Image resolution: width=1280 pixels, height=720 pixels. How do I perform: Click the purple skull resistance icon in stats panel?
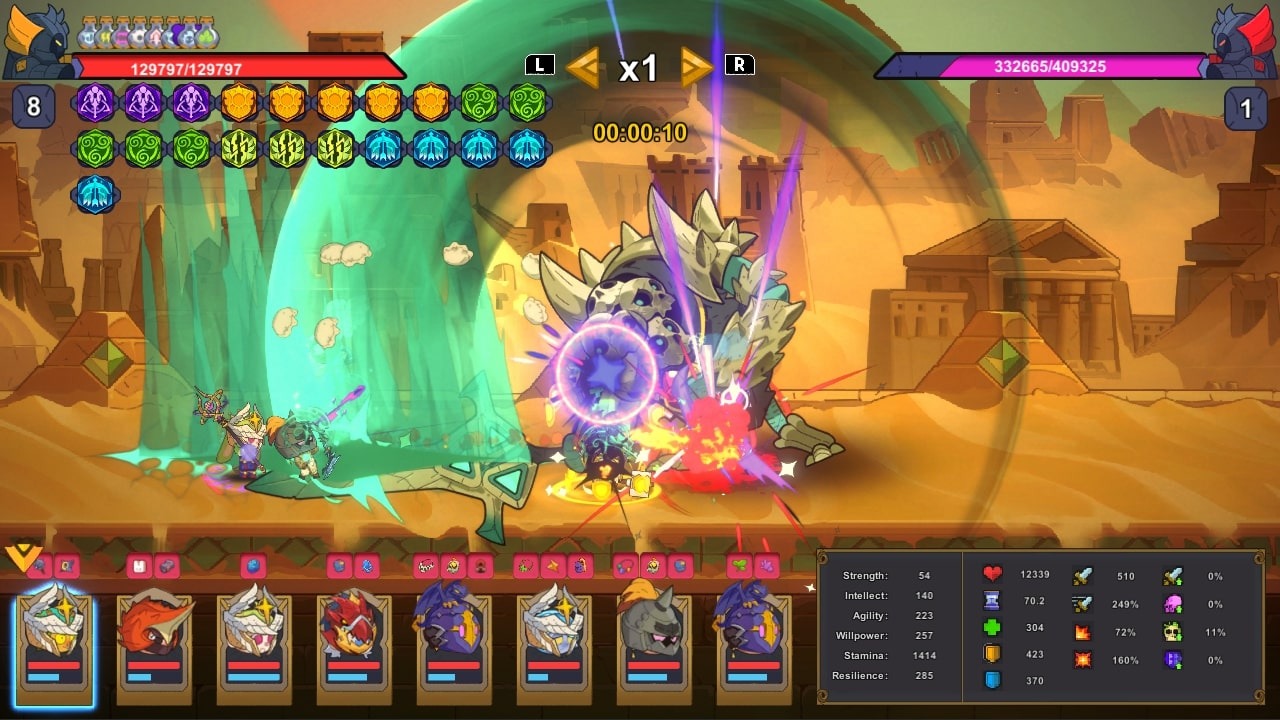pyautogui.click(x=1171, y=604)
